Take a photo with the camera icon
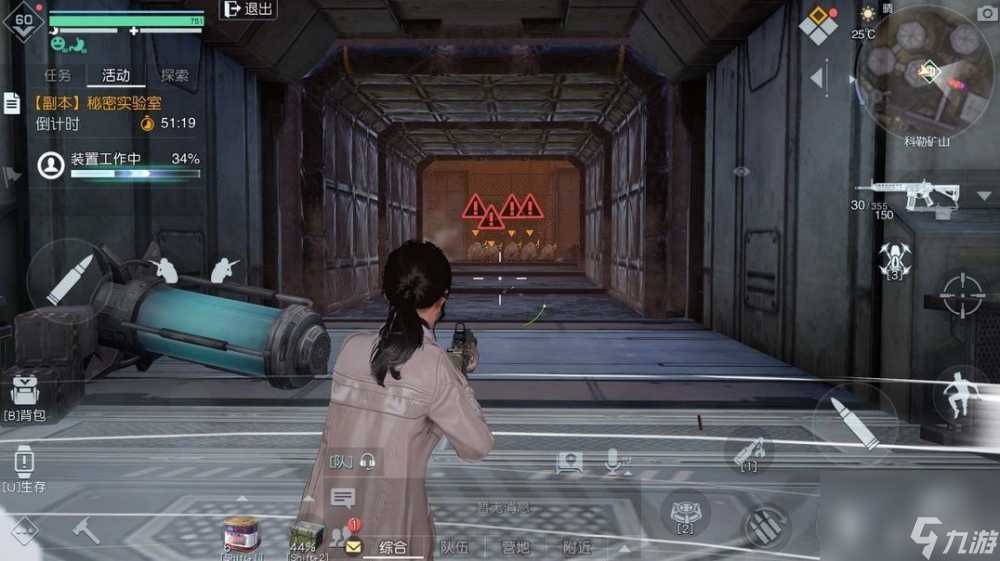Viewport: 1000px width, 561px height. click(983, 12)
